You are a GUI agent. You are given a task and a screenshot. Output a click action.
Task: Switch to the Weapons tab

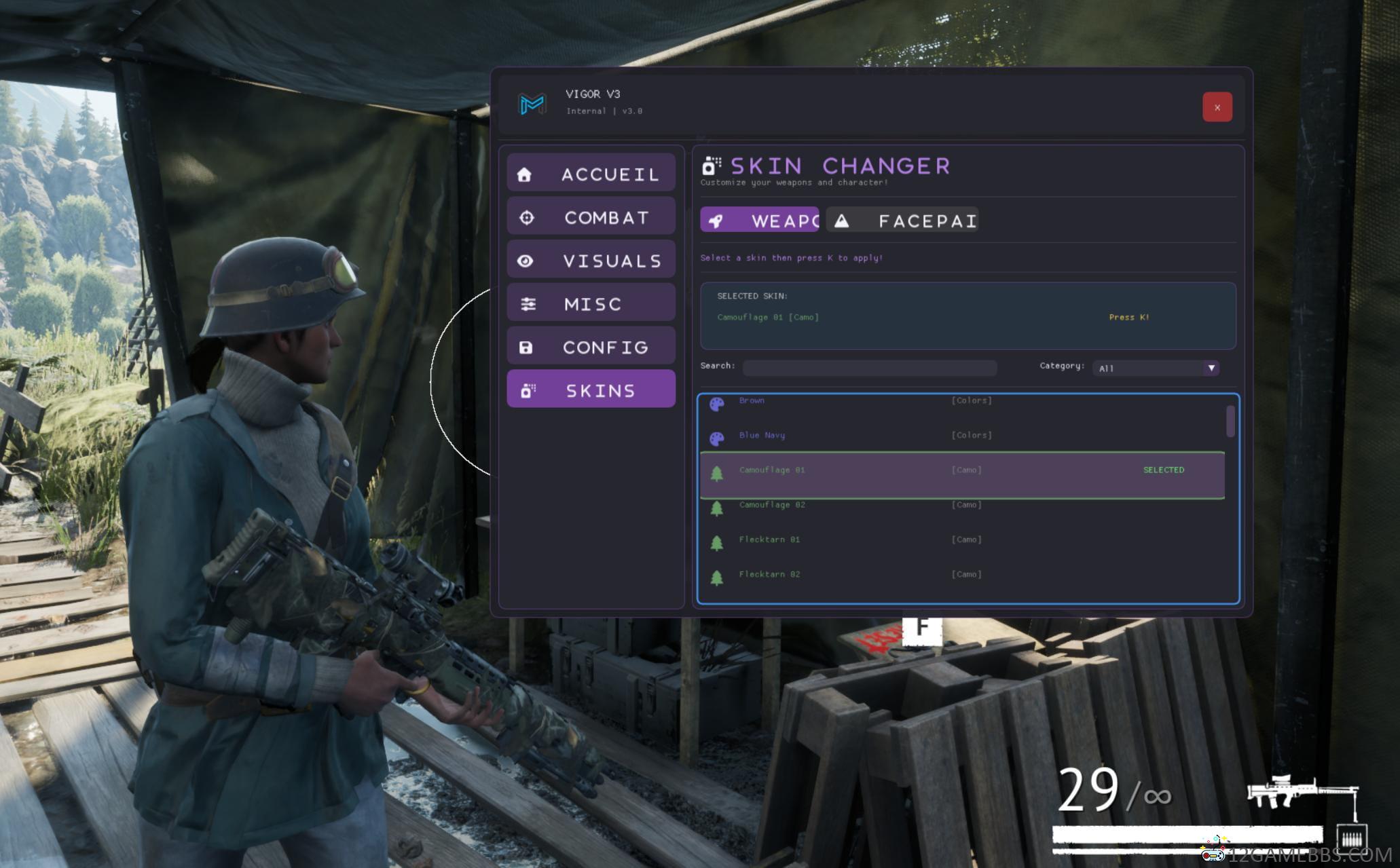760,221
